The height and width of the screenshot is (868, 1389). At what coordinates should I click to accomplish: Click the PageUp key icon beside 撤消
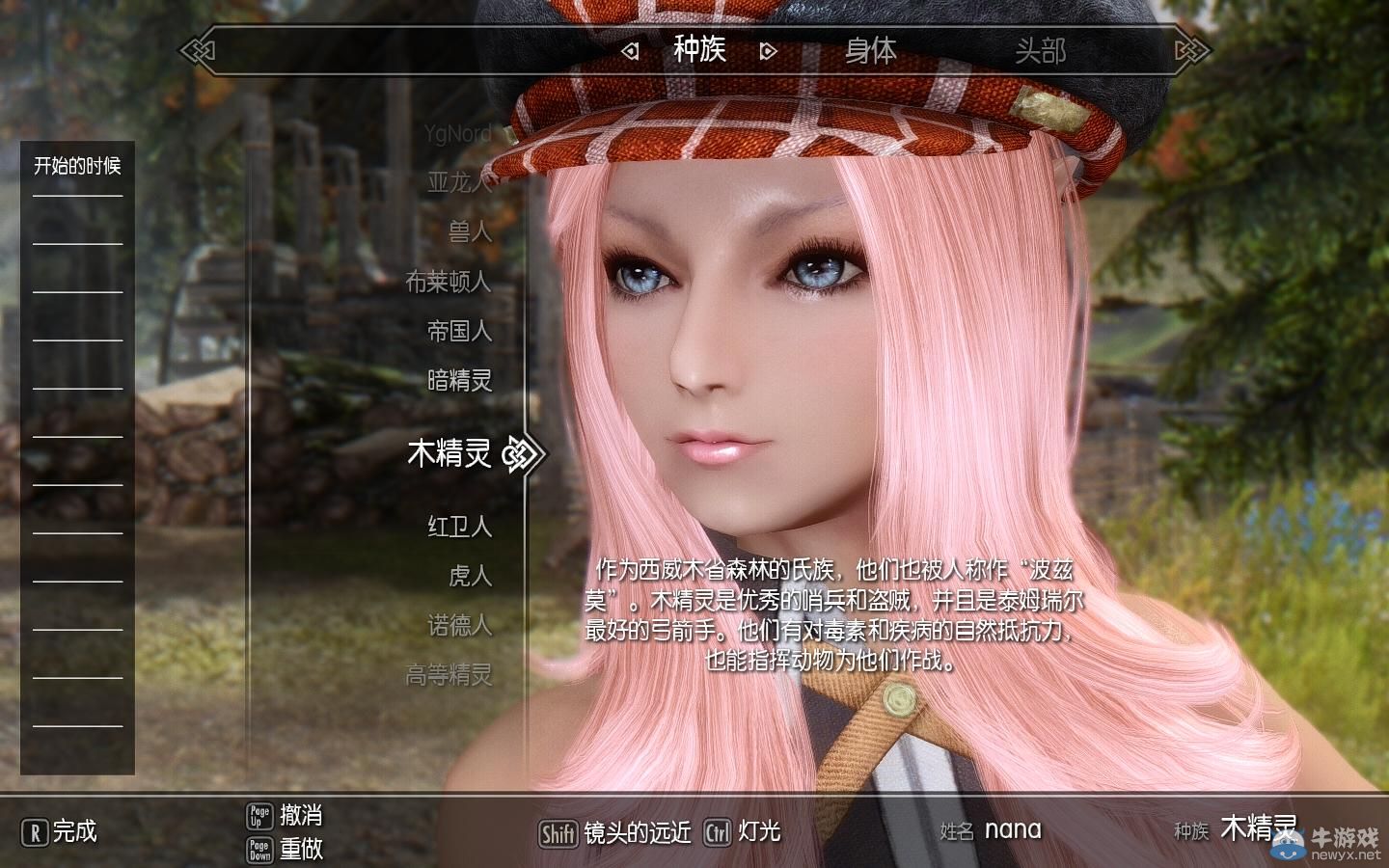coord(258,816)
